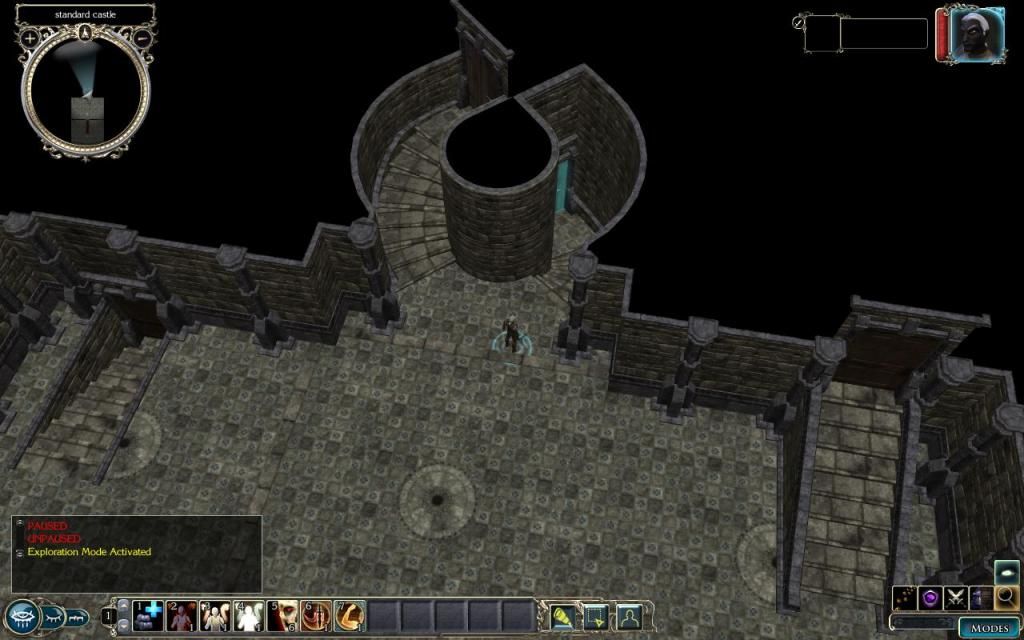This screenshot has width=1024, height=640.
Task: Use hotbar slot 1 with blue cross
Action: coord(149,616)
